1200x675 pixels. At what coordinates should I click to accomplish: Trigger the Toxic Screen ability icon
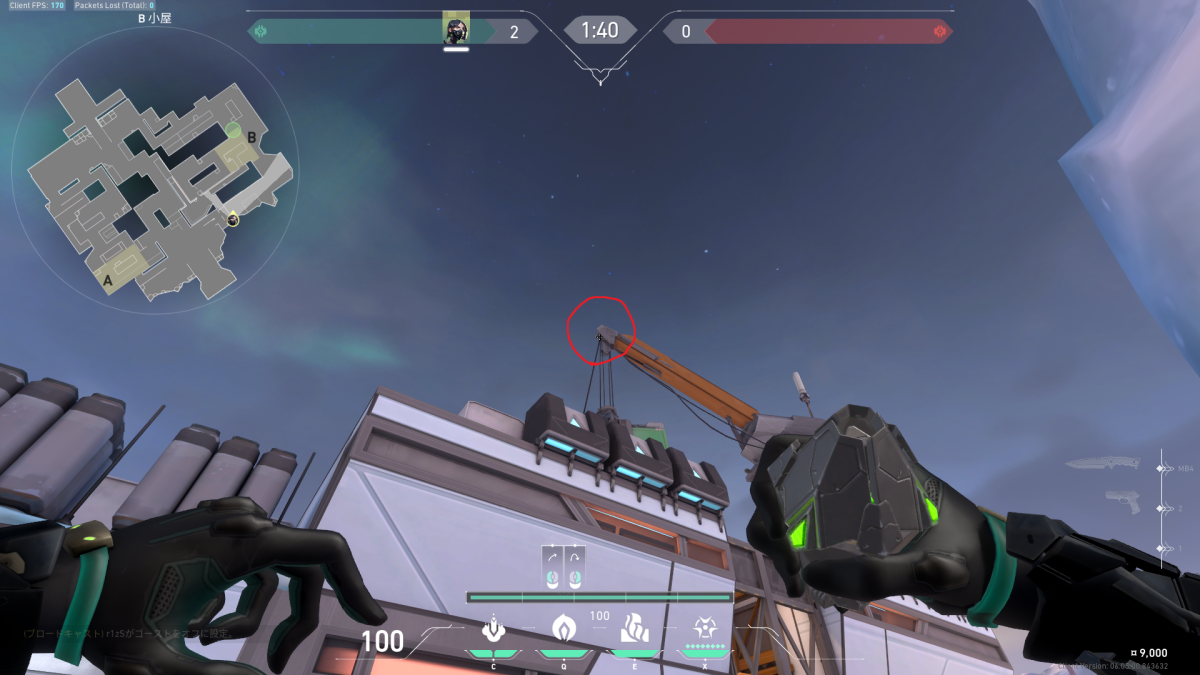click(x=634, y=629)
